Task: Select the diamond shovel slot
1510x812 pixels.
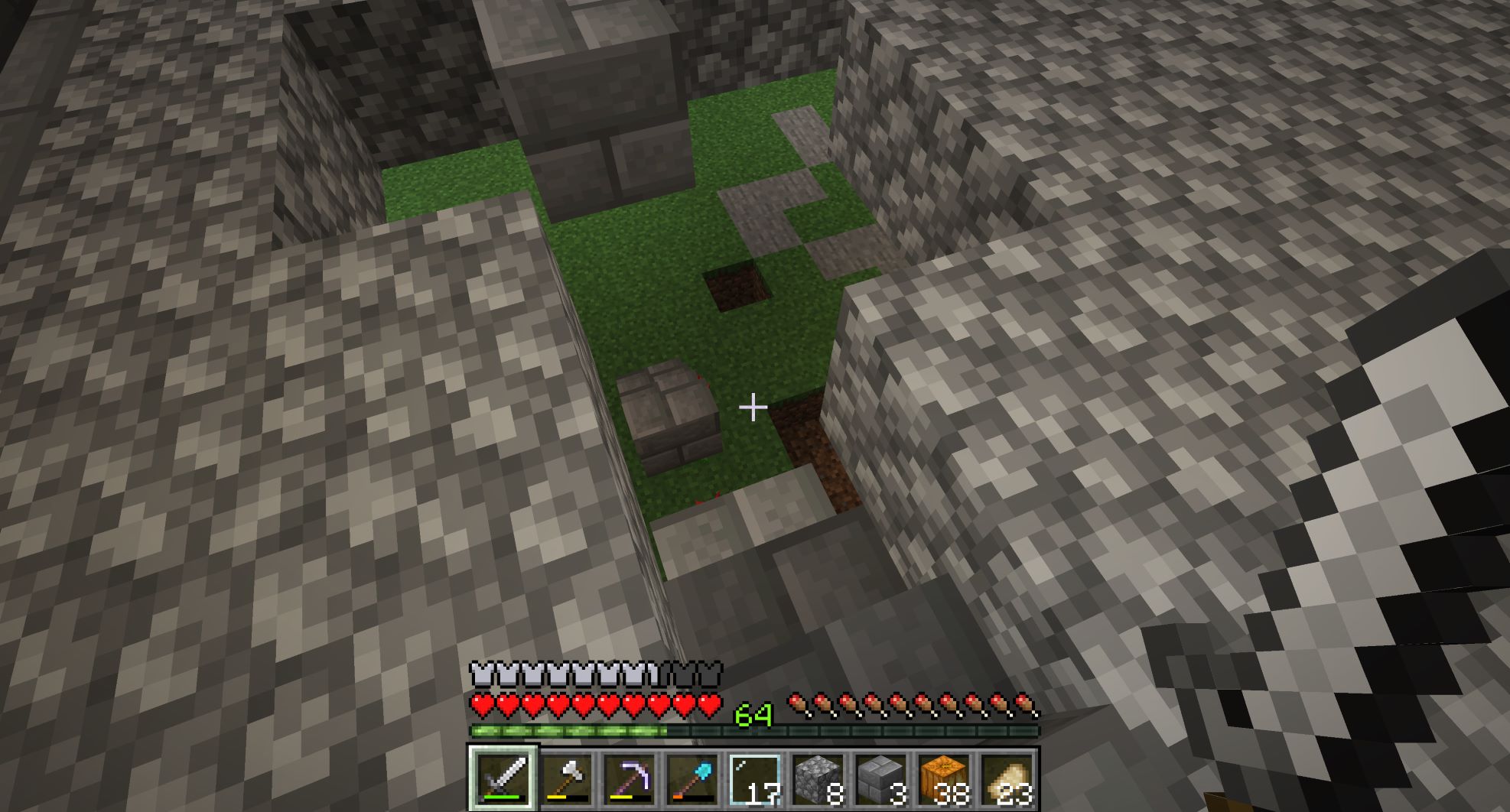Action: 692,778
